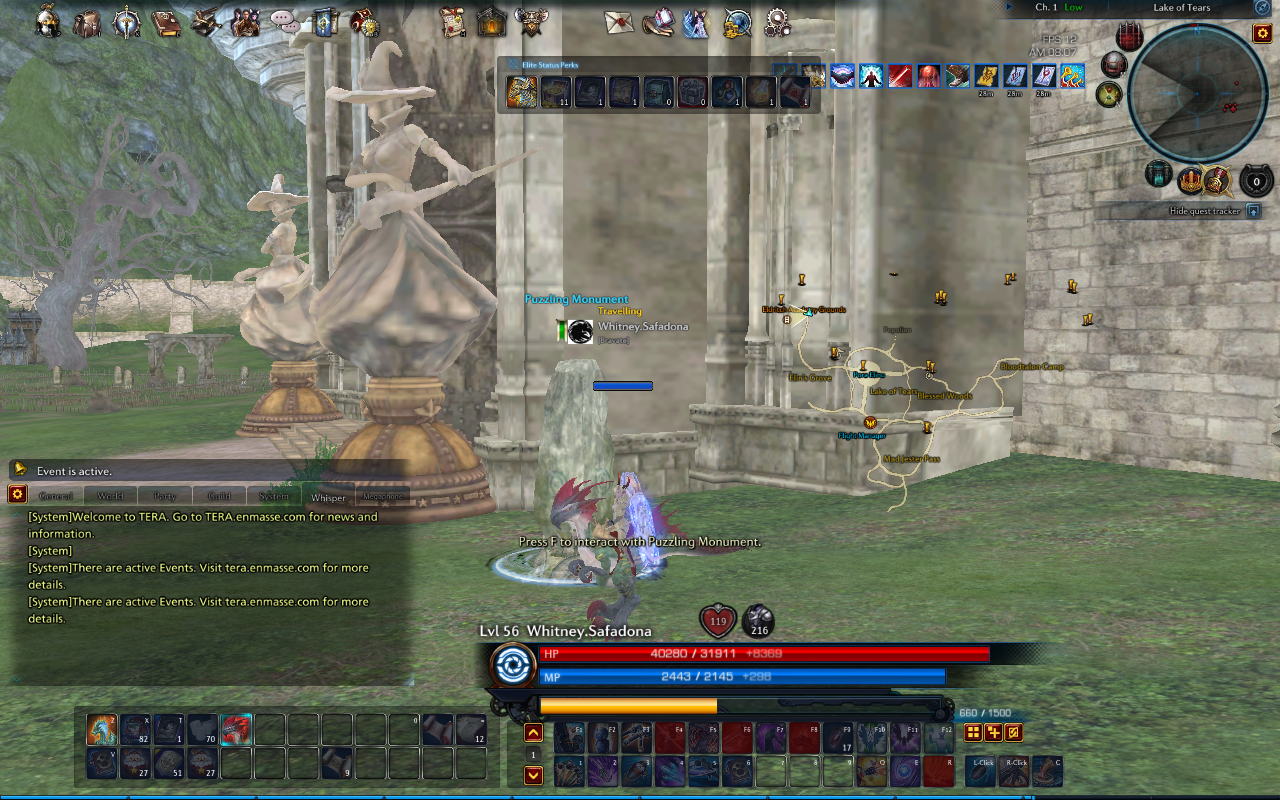Open the chat bubbles messenger icon
Image resolution: width=1280 pixels, height=800 pixels.
(x=285, y=23)
